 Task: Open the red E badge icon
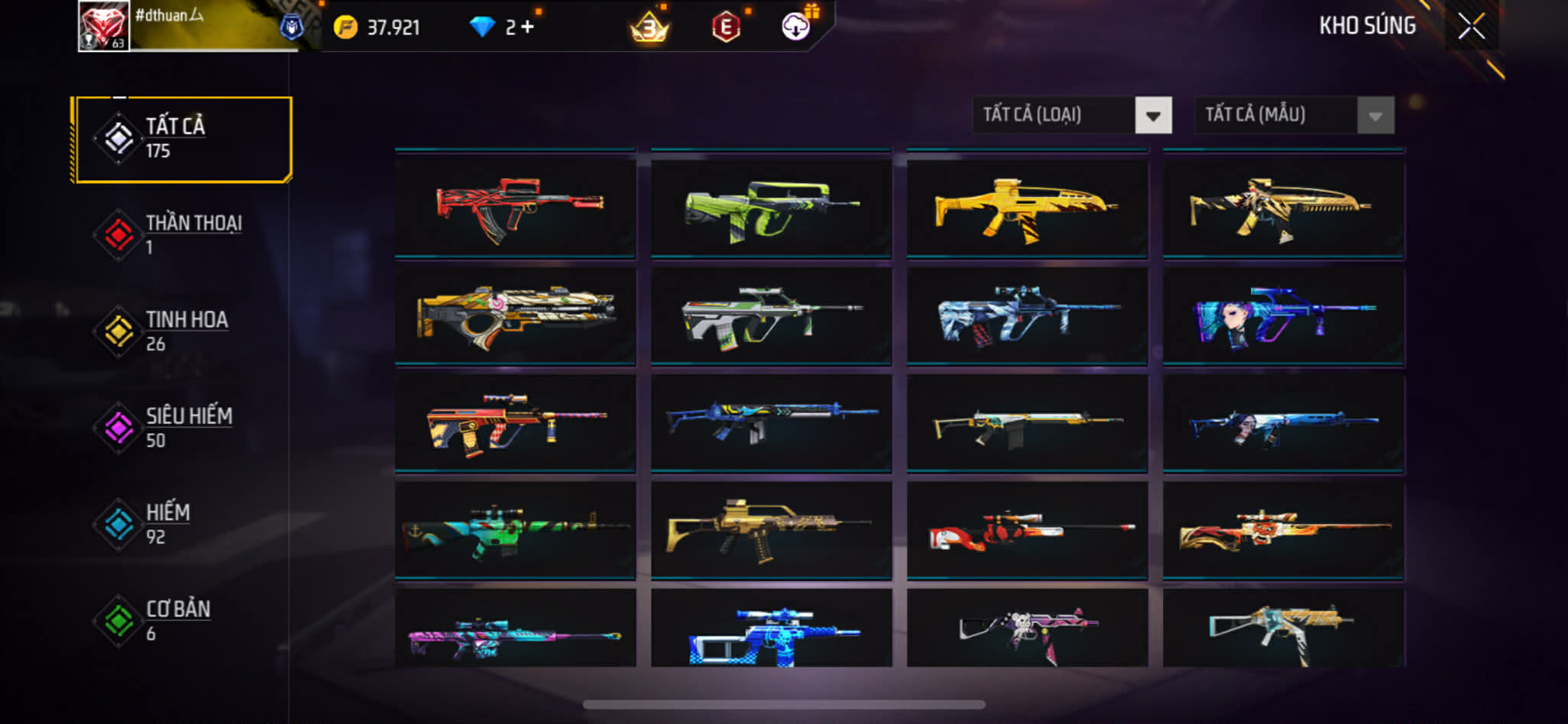pyautogui.click(x=726, y=28)
